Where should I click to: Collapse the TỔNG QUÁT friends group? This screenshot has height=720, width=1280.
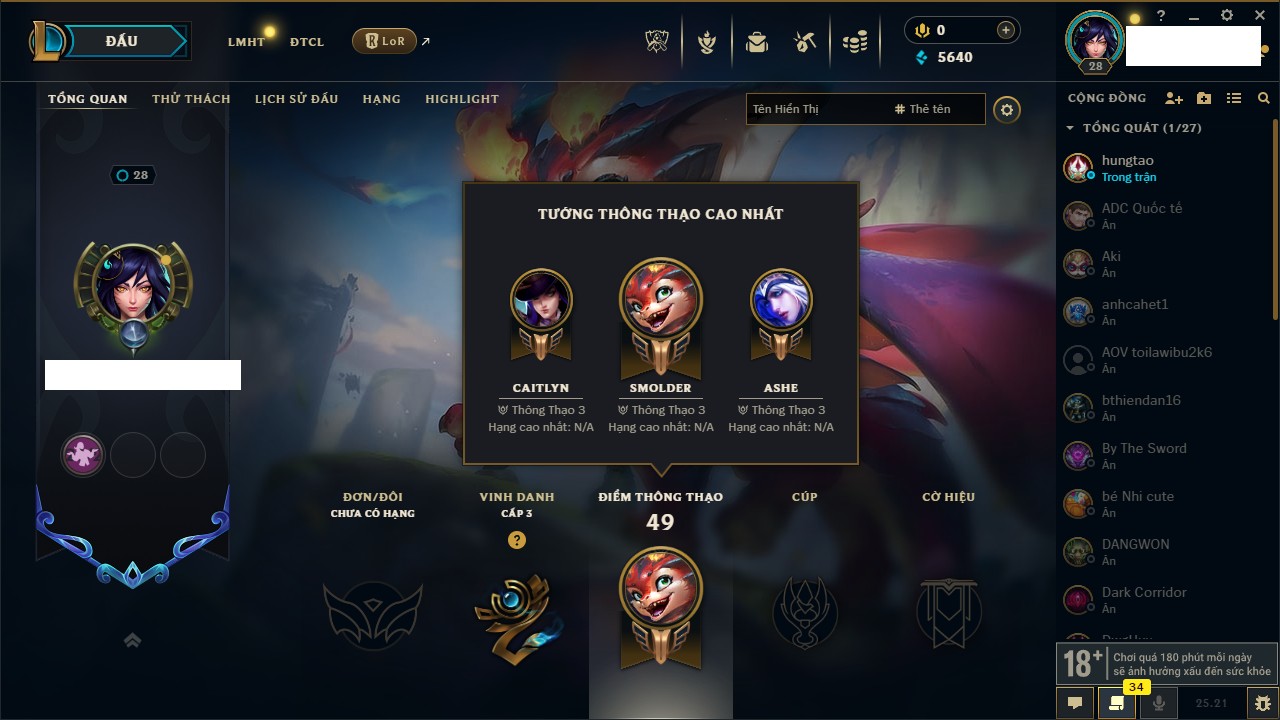pyautogui.click(x=1070, y=128)
